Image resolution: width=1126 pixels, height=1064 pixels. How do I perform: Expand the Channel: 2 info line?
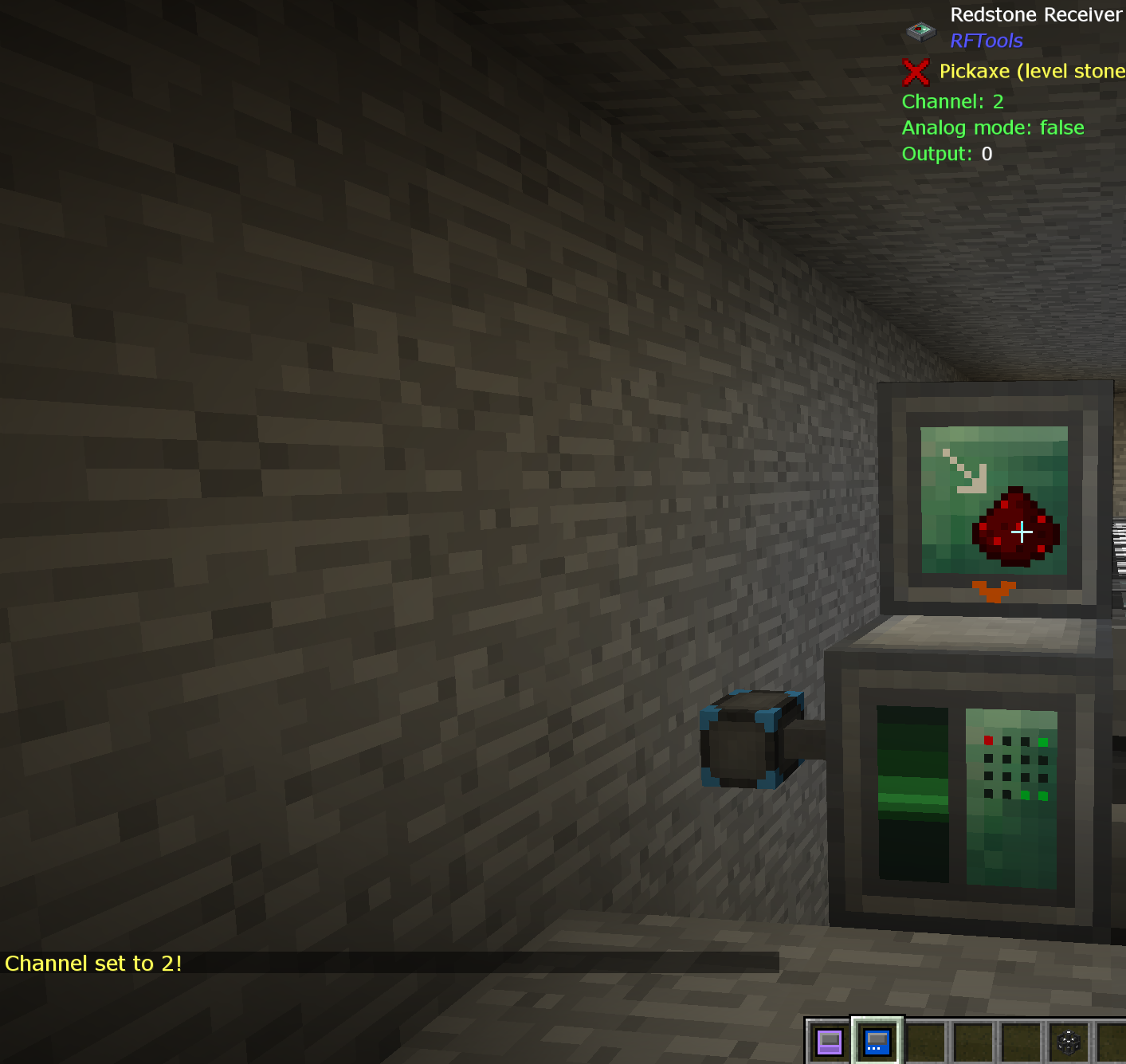pyautogui.click(x=951, y=102)
